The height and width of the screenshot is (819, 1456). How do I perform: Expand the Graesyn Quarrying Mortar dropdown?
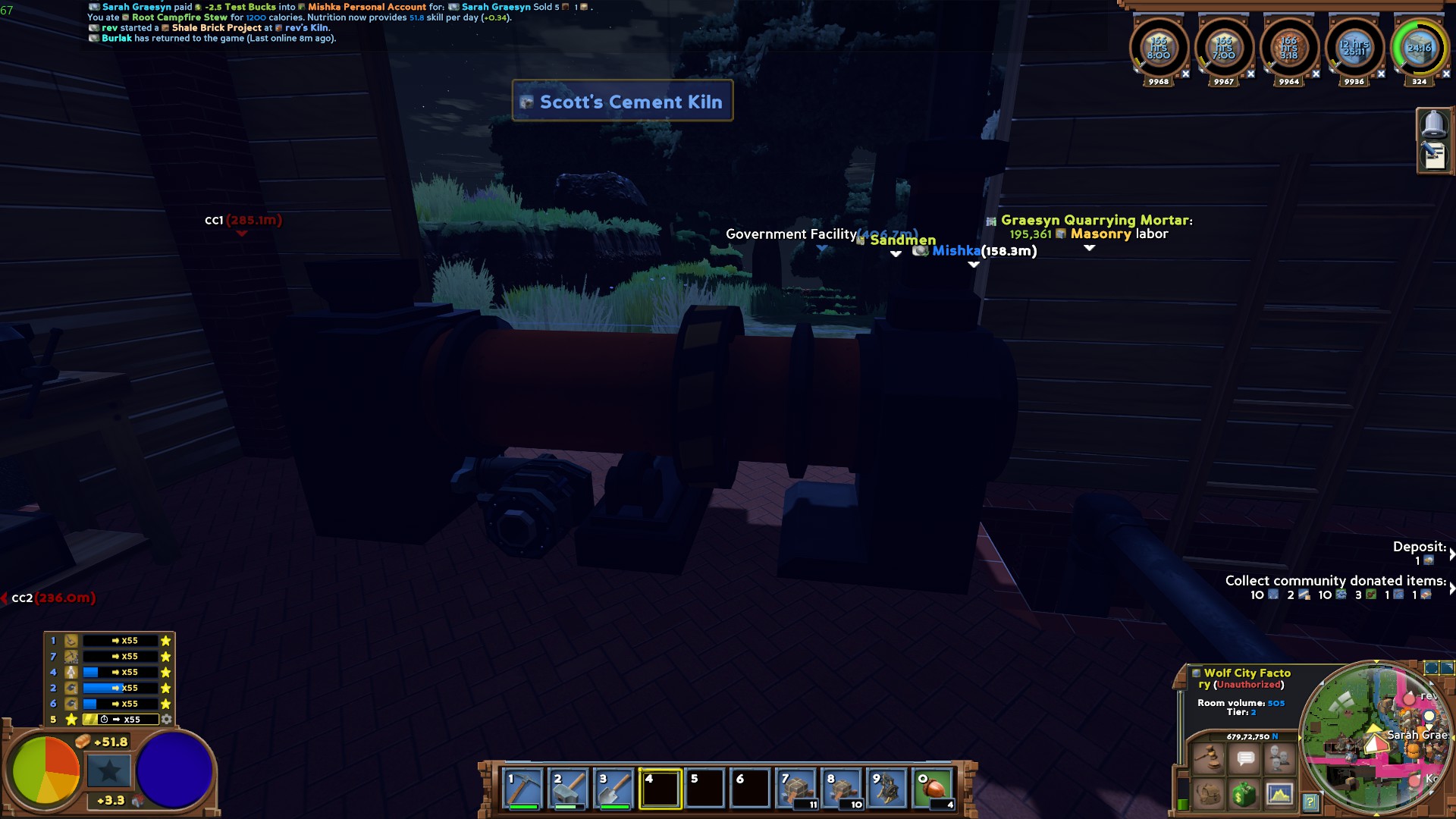(x=1090, y=247)
